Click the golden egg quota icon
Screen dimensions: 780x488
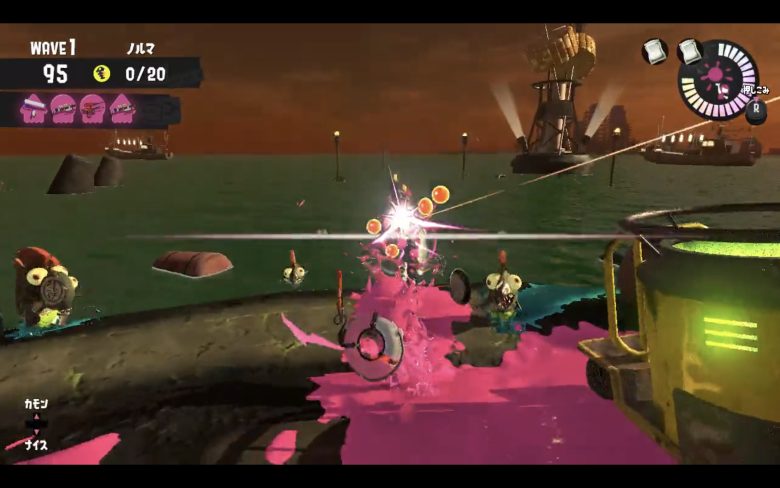pos(101,73)
